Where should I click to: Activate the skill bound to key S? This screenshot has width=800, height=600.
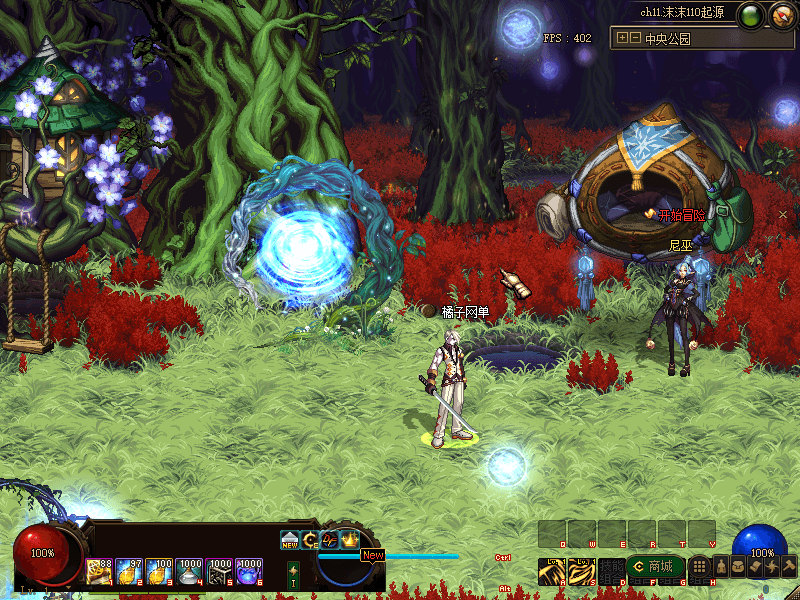(x=582, y=570)
